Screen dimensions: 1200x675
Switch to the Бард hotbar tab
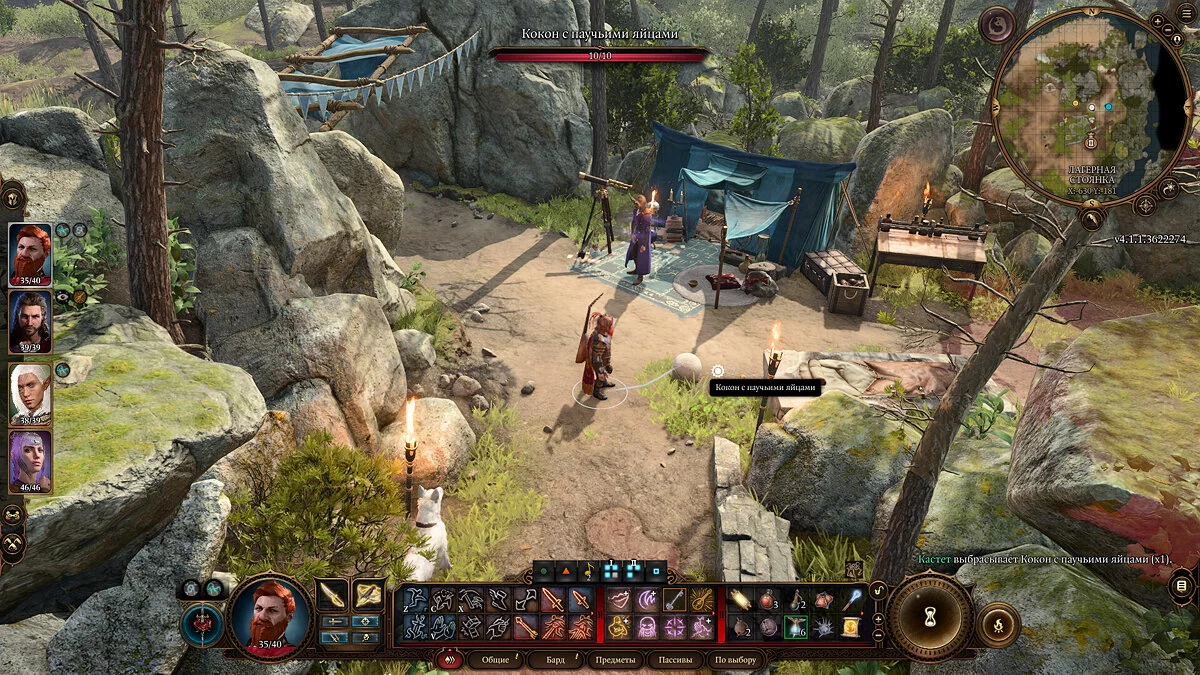pyautogui.click(x=555, y=660)
